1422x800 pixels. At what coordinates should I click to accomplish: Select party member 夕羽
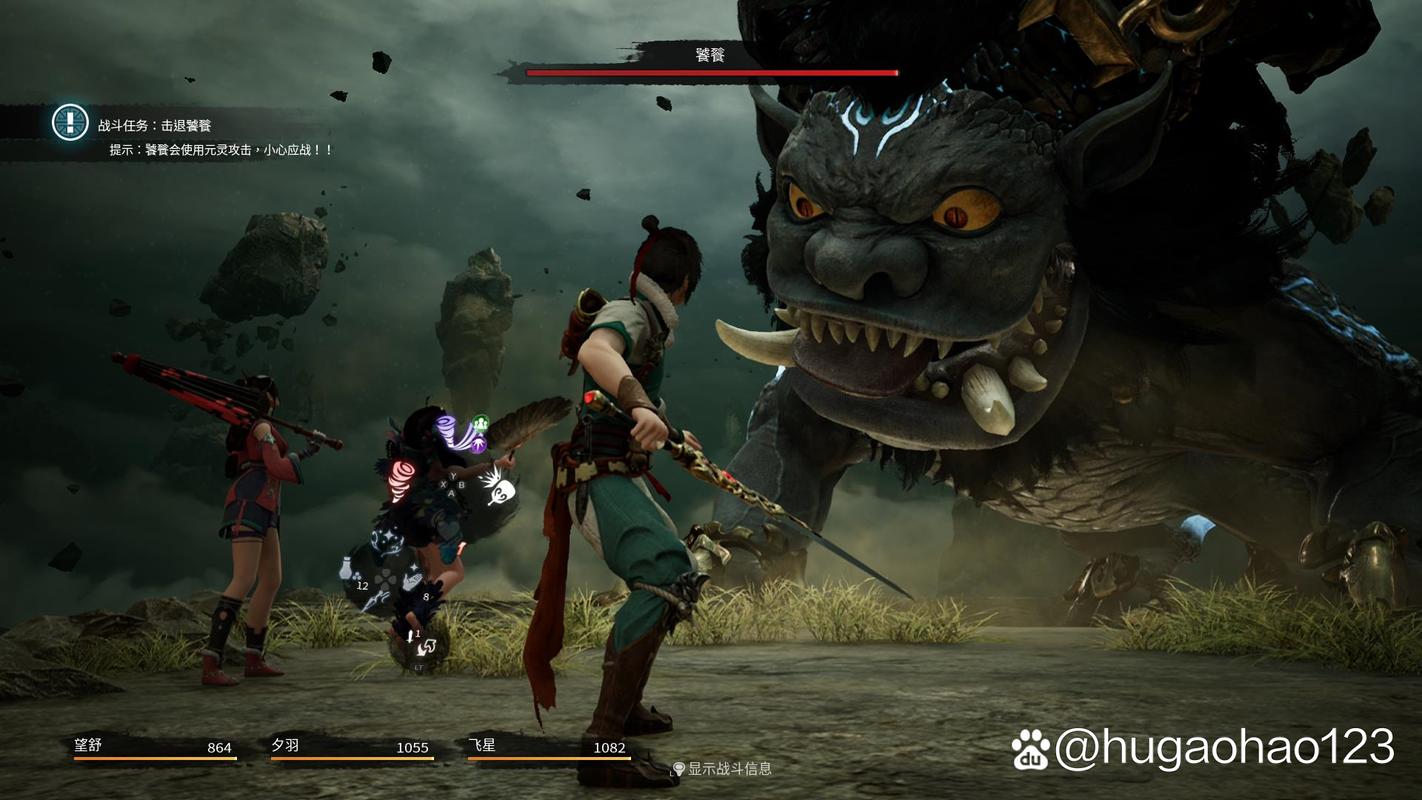point(350,747)
